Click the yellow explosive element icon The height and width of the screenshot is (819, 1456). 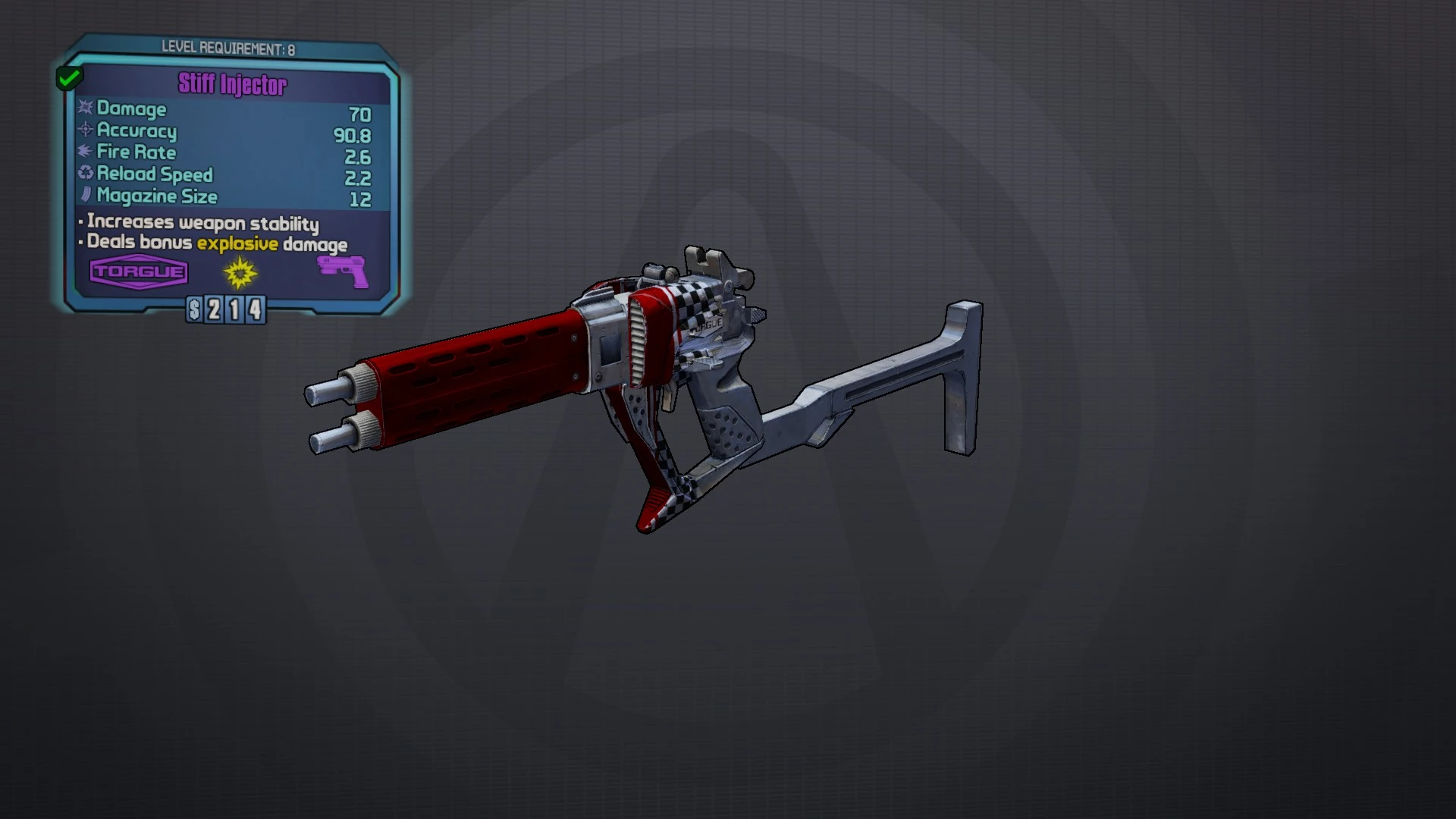(x=240, y=272)
